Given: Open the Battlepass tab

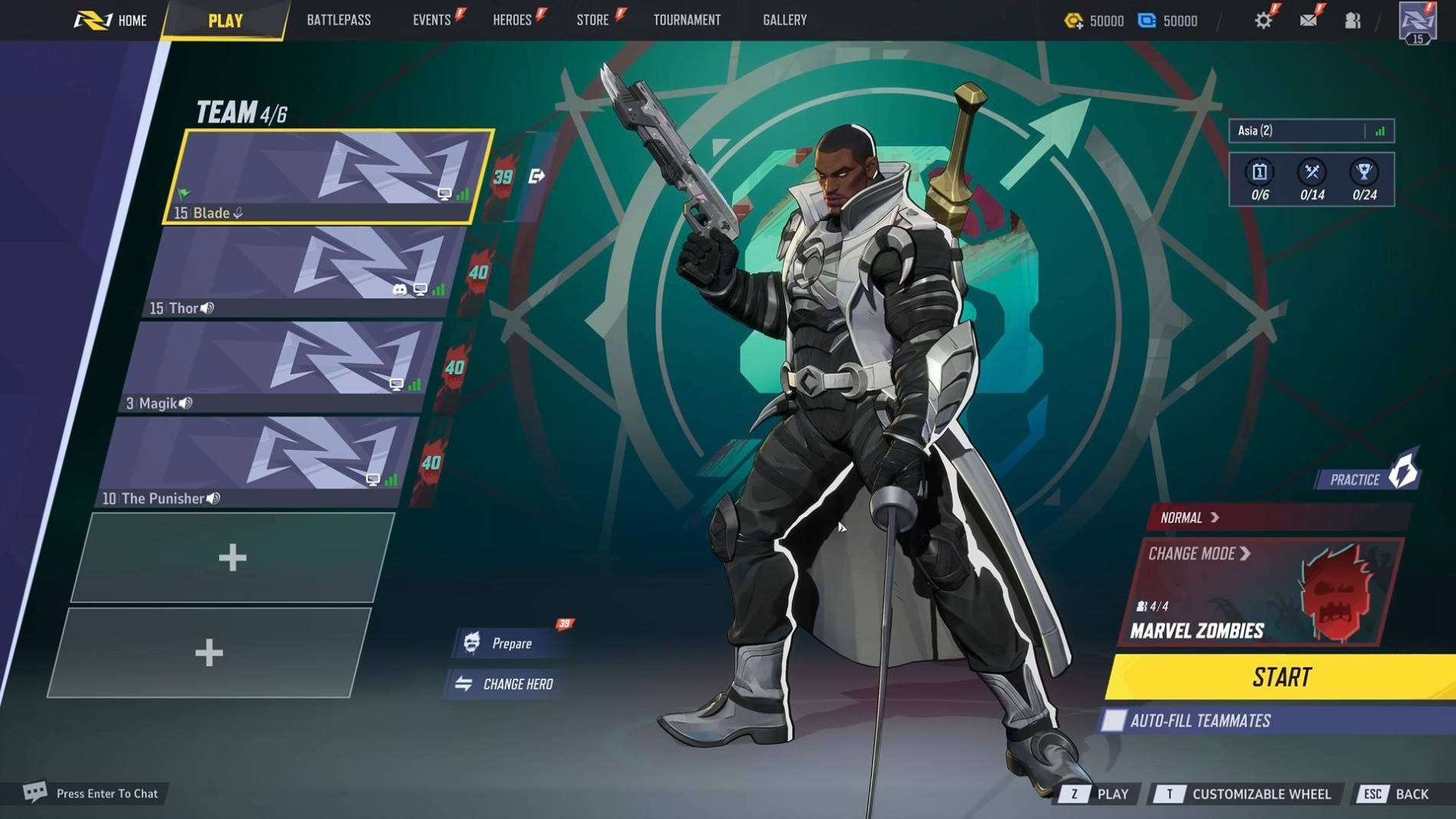Looking at the screenshot, I should 339,20.
